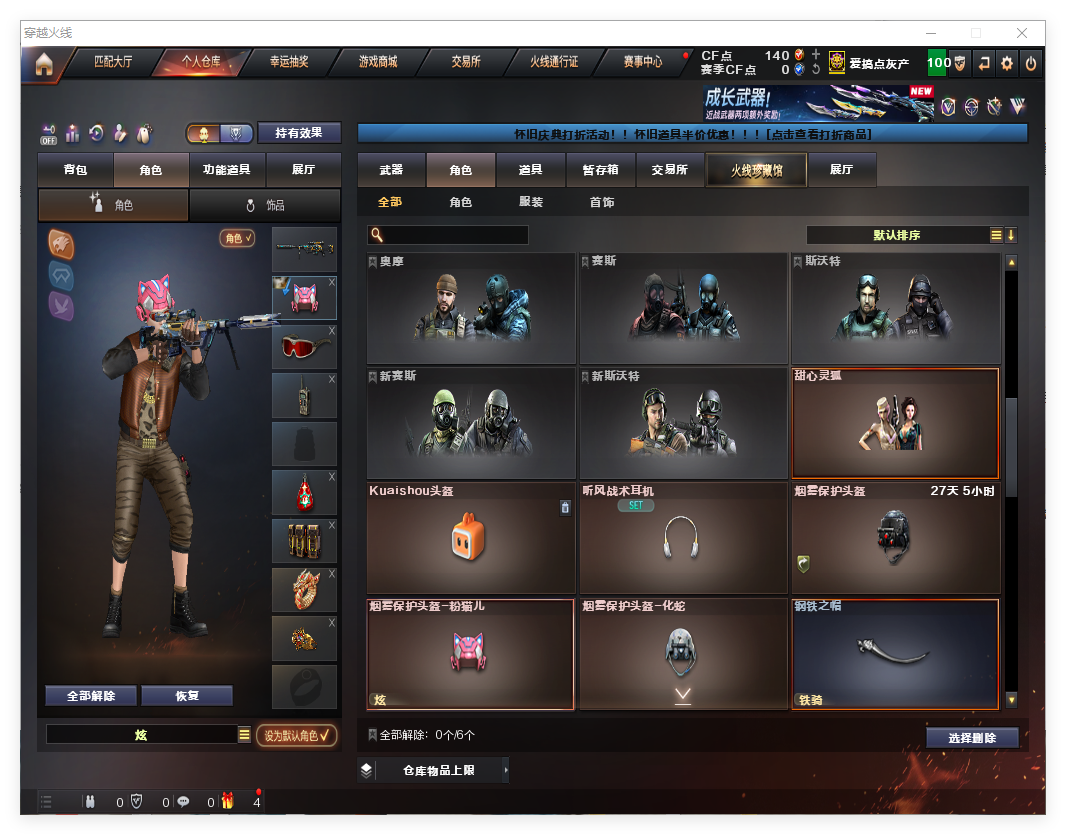Click the 恢复 restore button
1066x835 pixels.
[x=187, y=696]
